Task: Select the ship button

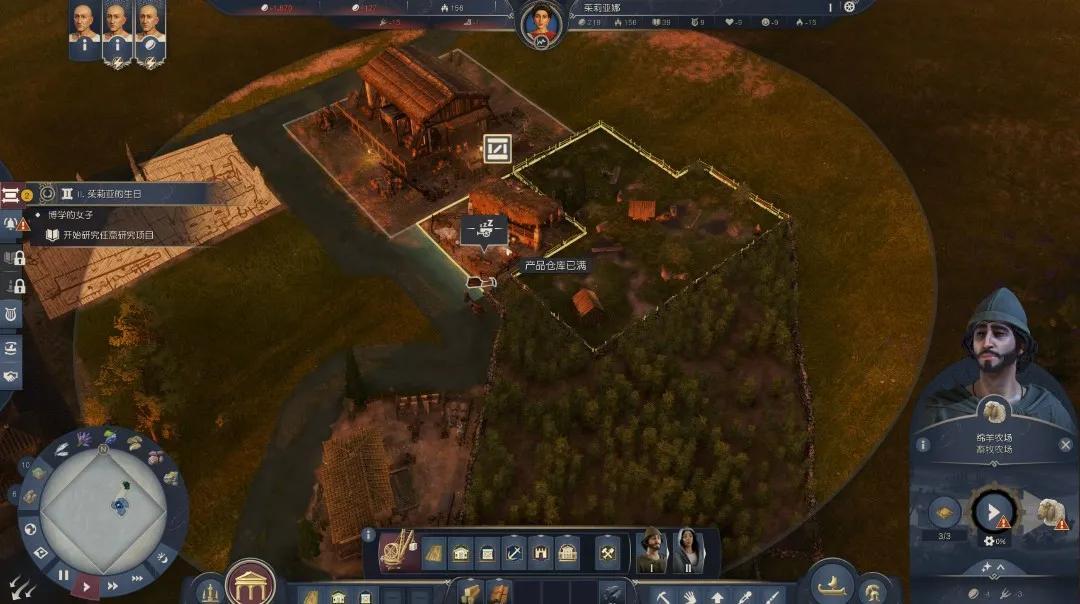Action: tap(831, 583)
